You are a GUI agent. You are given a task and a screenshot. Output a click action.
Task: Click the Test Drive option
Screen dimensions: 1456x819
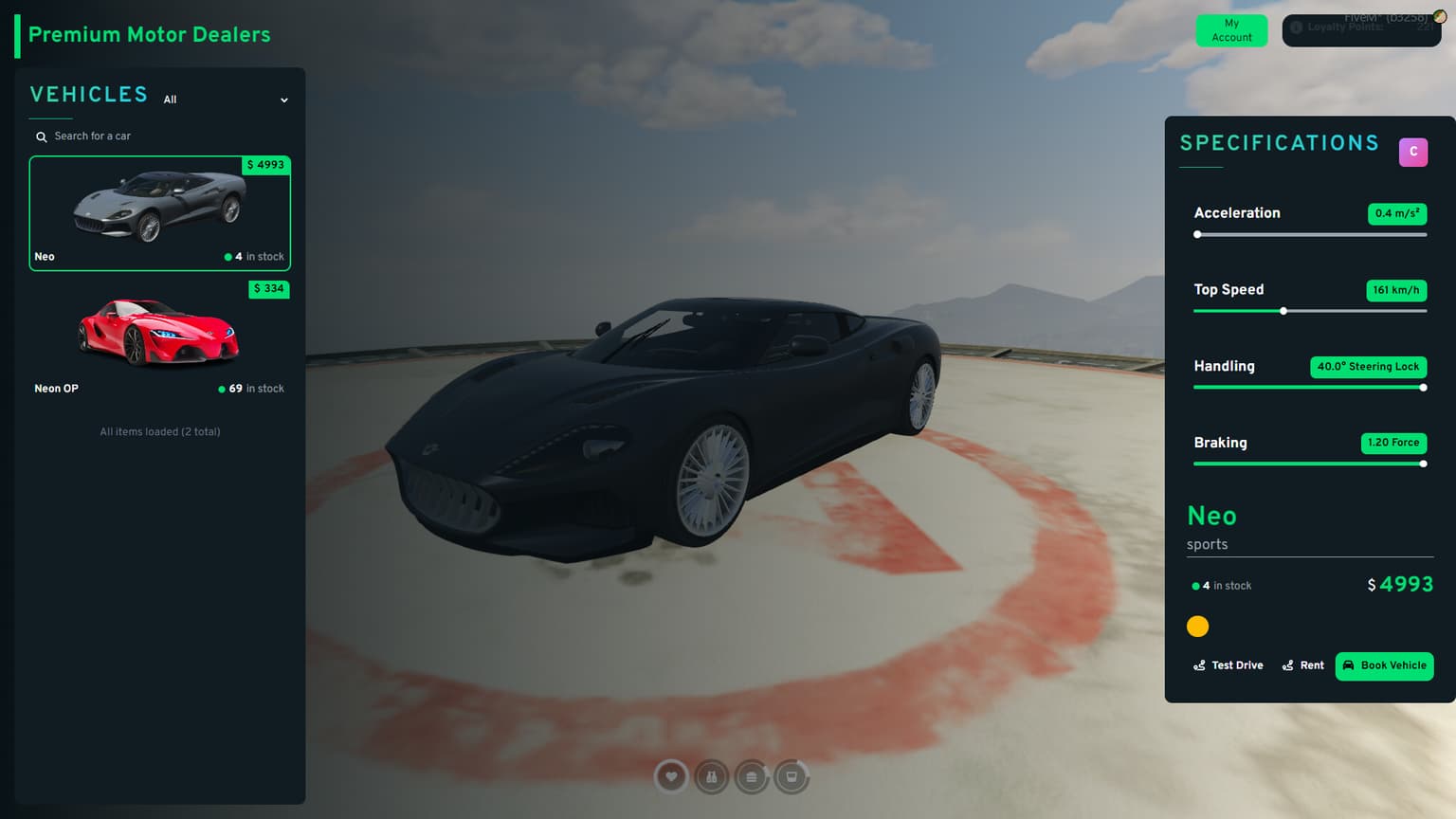(x=1228, y=665)
